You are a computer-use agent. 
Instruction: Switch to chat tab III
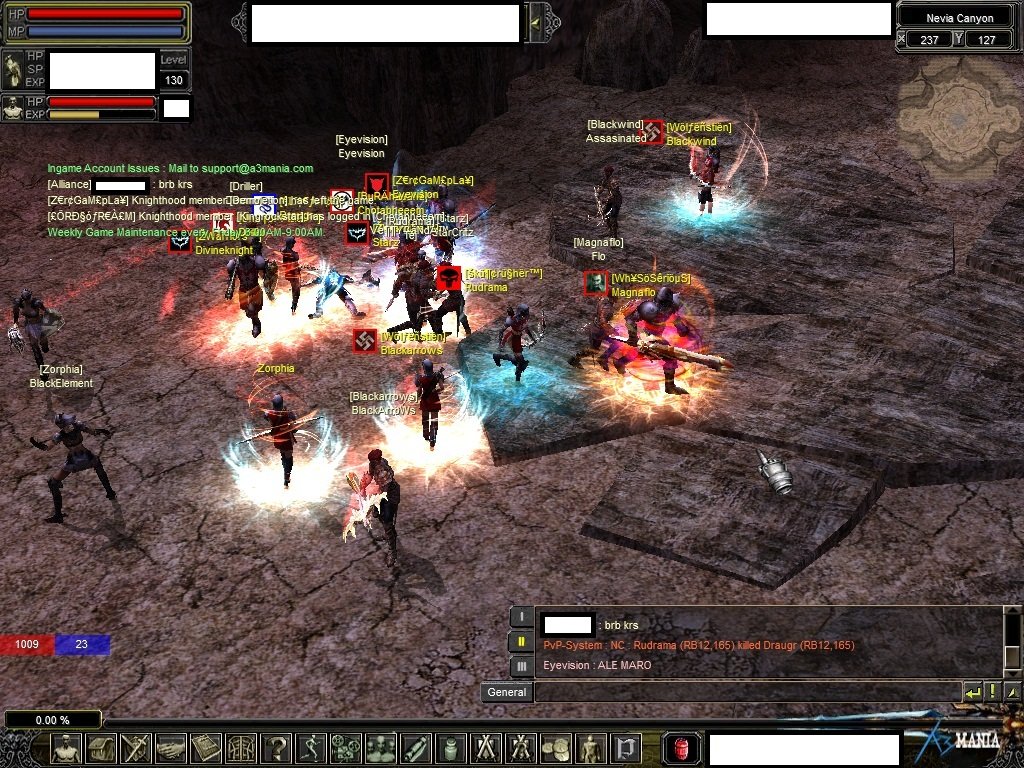pyautogui.click(x=522, y=666)
